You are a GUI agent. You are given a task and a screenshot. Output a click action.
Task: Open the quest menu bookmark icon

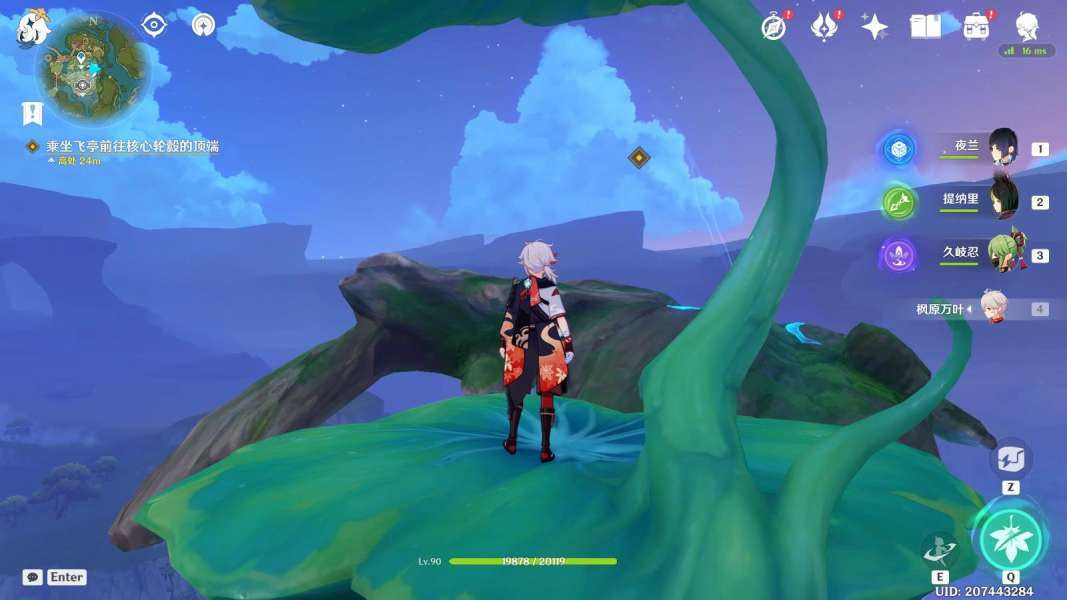(x=33, y=113)
